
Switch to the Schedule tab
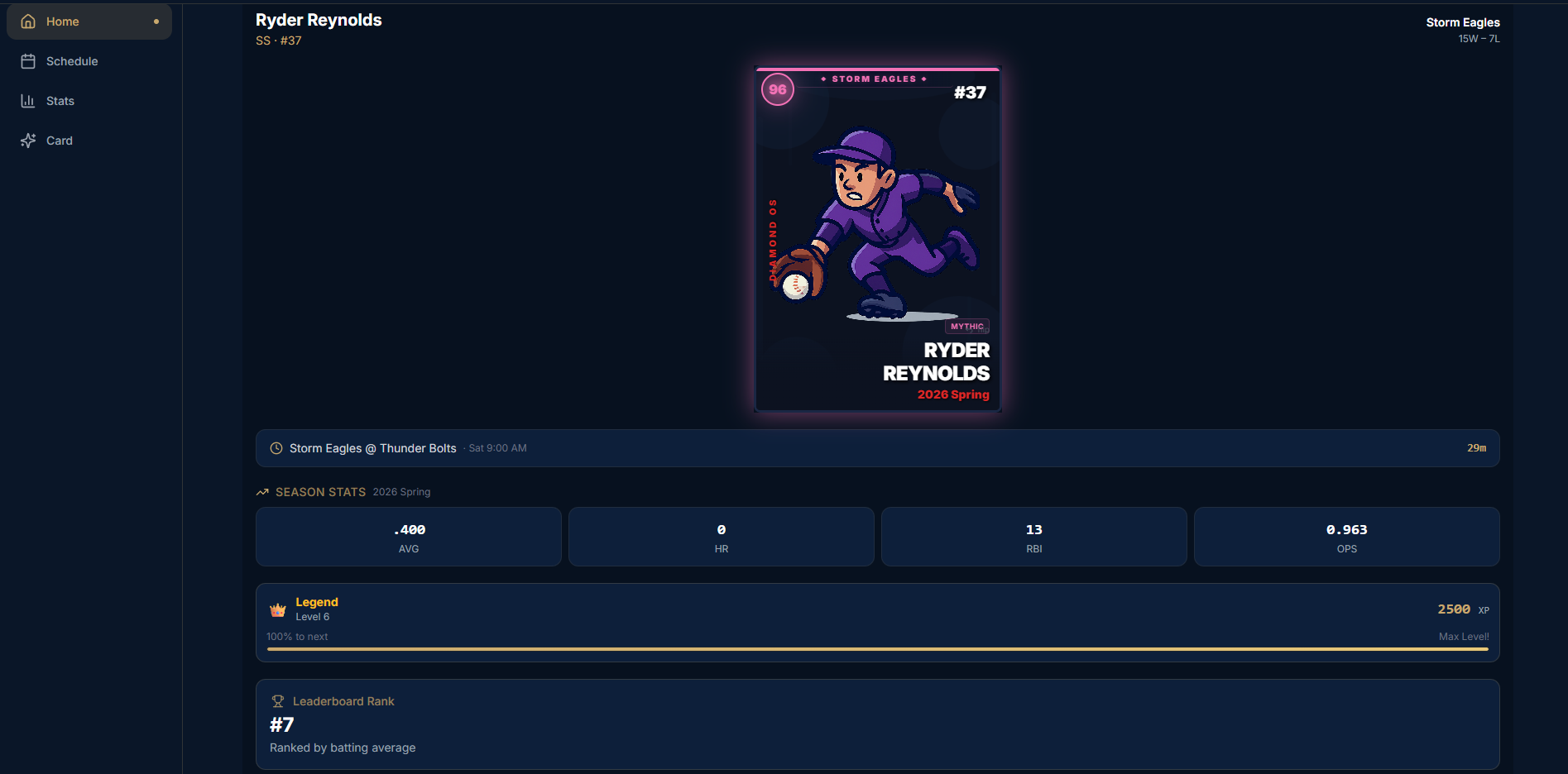[x=72, y=60]
